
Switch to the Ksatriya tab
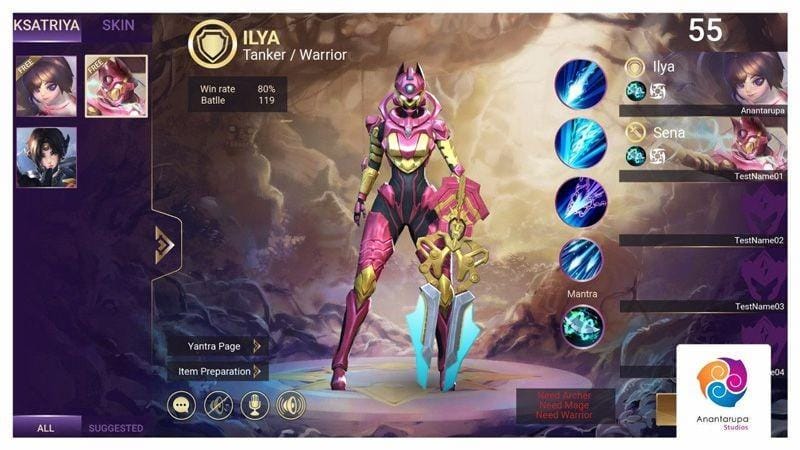click(x=46, y=26)
